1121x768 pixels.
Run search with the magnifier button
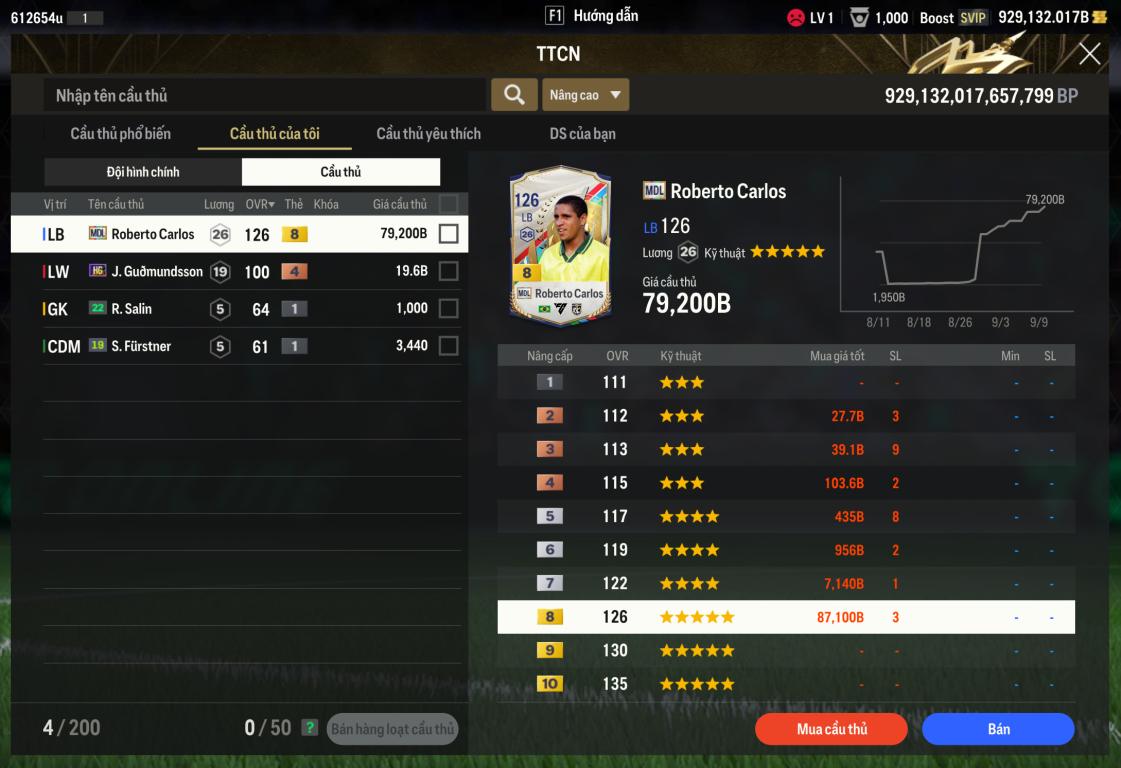514,95
